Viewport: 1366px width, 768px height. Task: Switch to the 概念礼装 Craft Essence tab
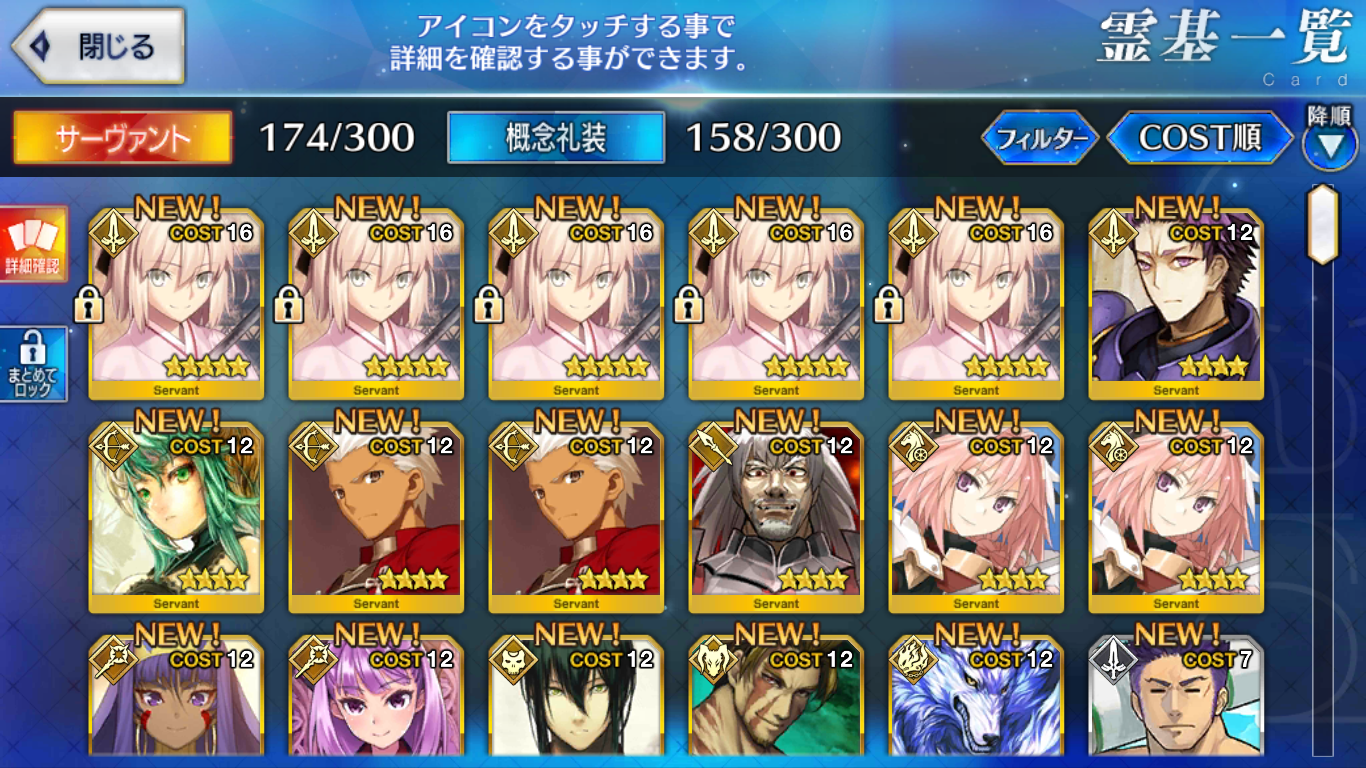click(x=557, y=138)
